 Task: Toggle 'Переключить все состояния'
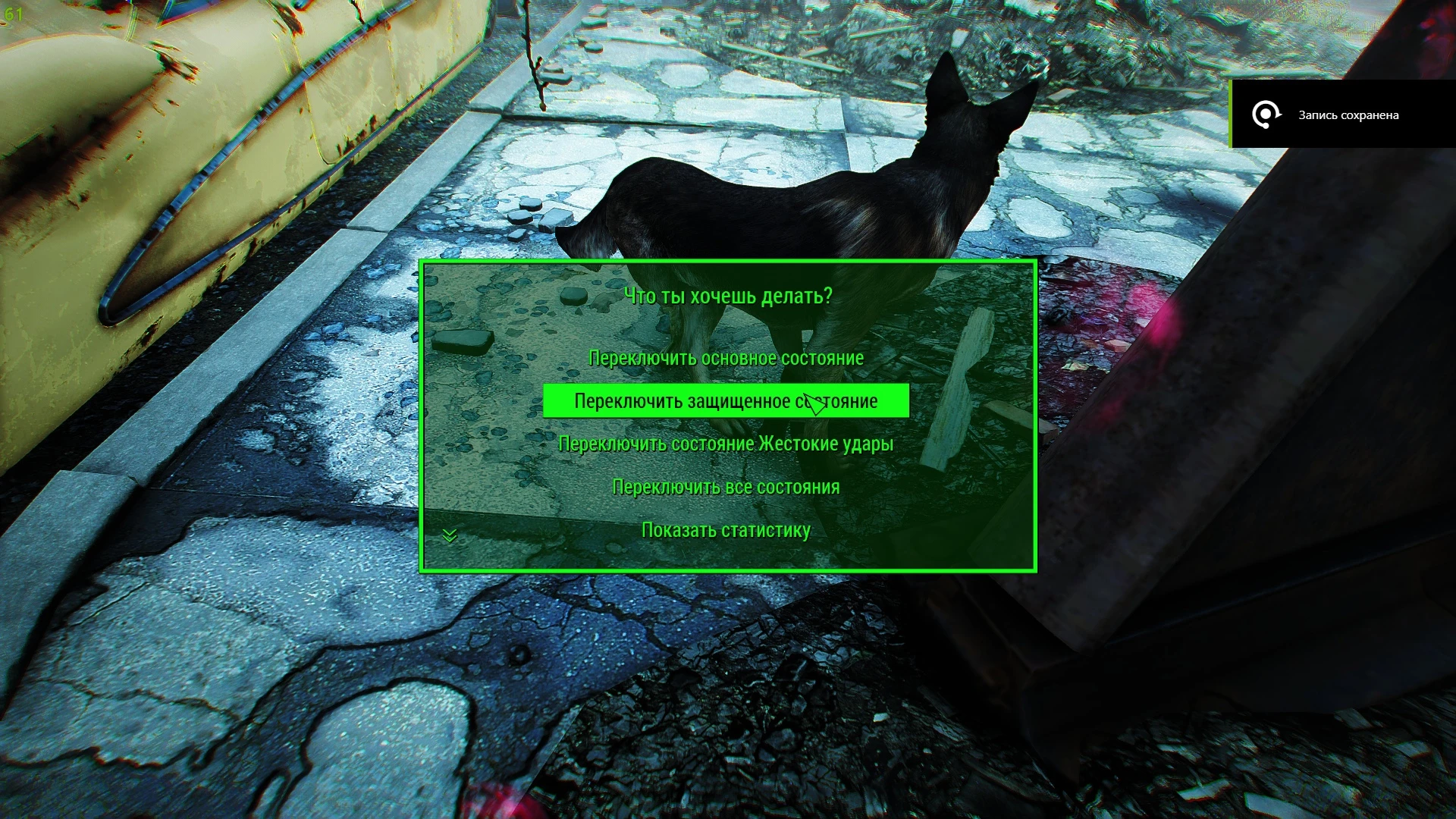click(726, 487)
